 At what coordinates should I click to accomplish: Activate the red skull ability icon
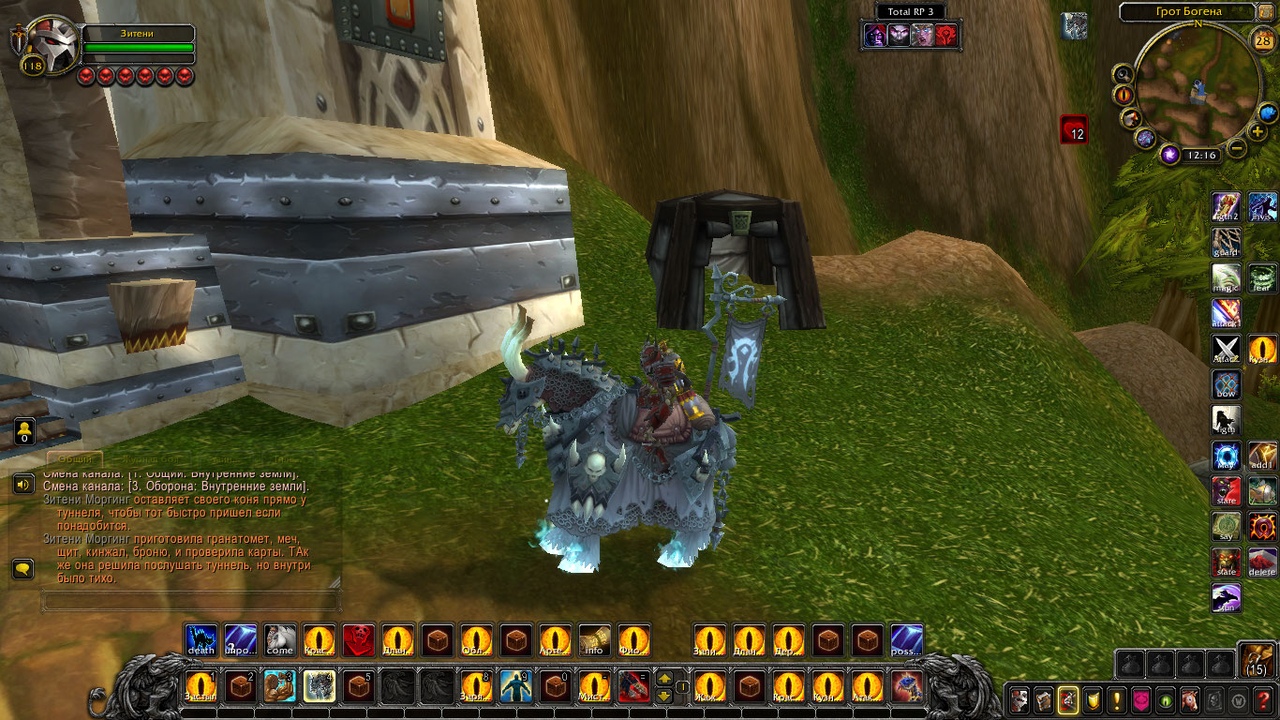(358, 640)
